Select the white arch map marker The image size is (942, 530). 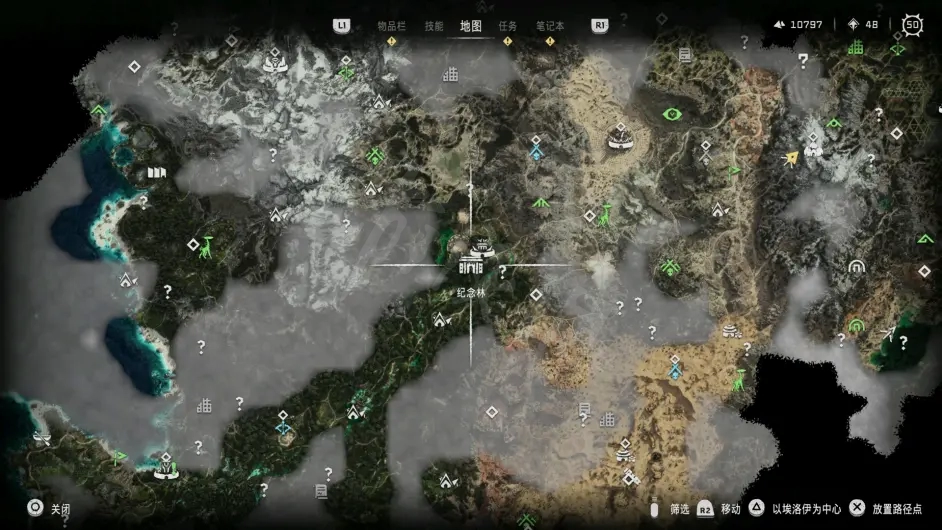click(855, 267)
